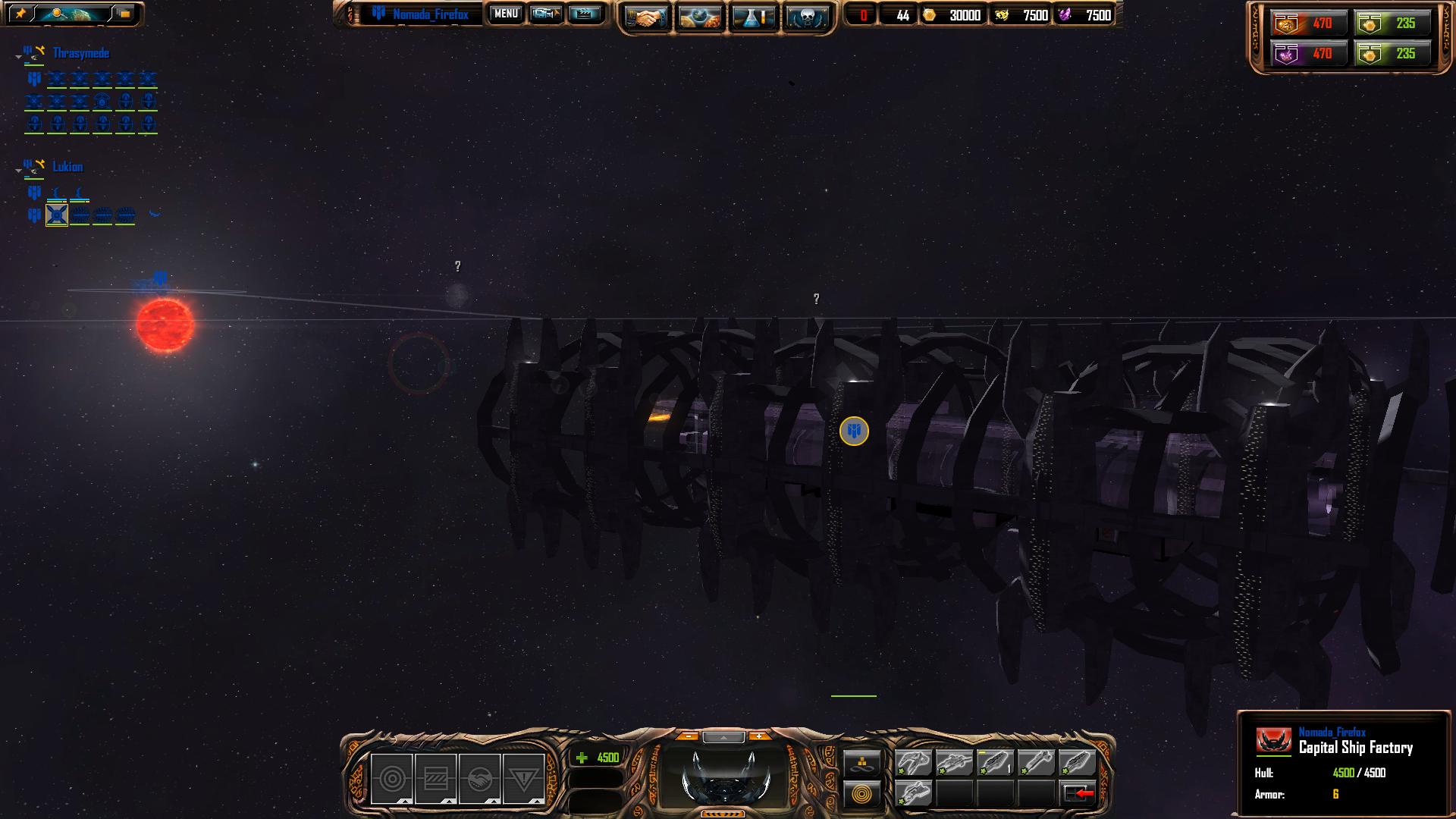Open the MENU button
Image resolution: width=1456 pixels, height=819 pixels.
[x=506, y=14]
